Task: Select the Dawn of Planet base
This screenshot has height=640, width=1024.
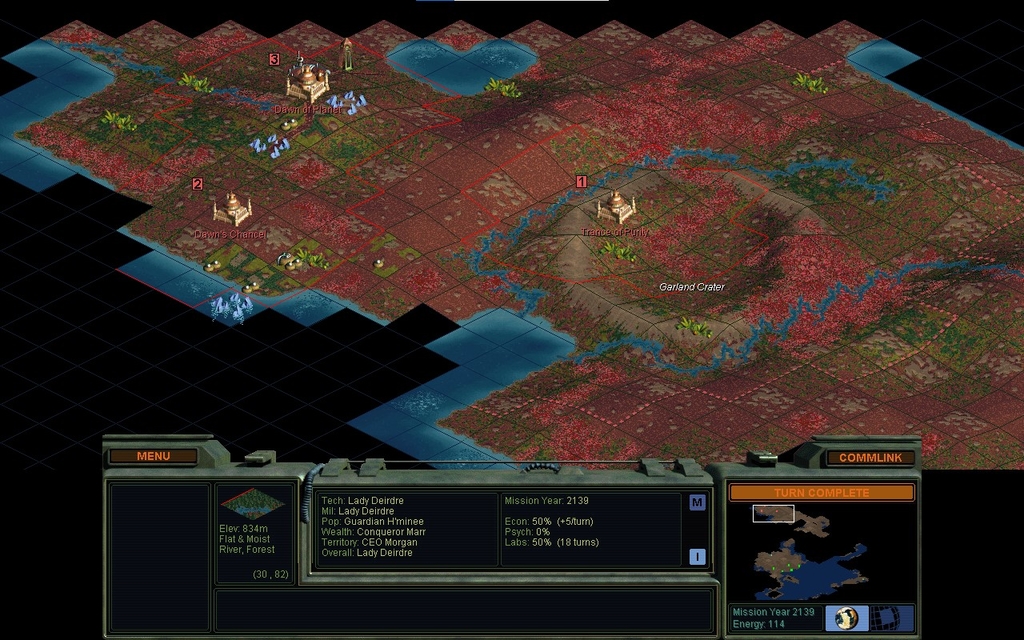Action: point(308,81)
